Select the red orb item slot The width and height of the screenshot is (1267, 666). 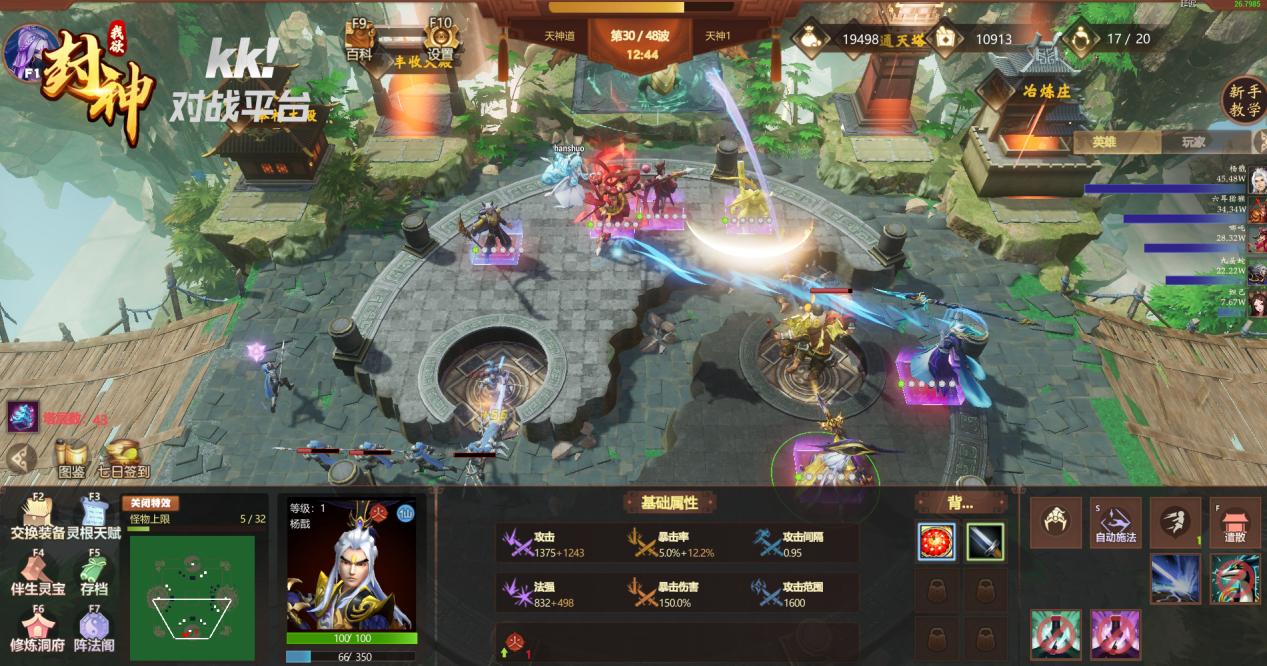coord(937,542)
